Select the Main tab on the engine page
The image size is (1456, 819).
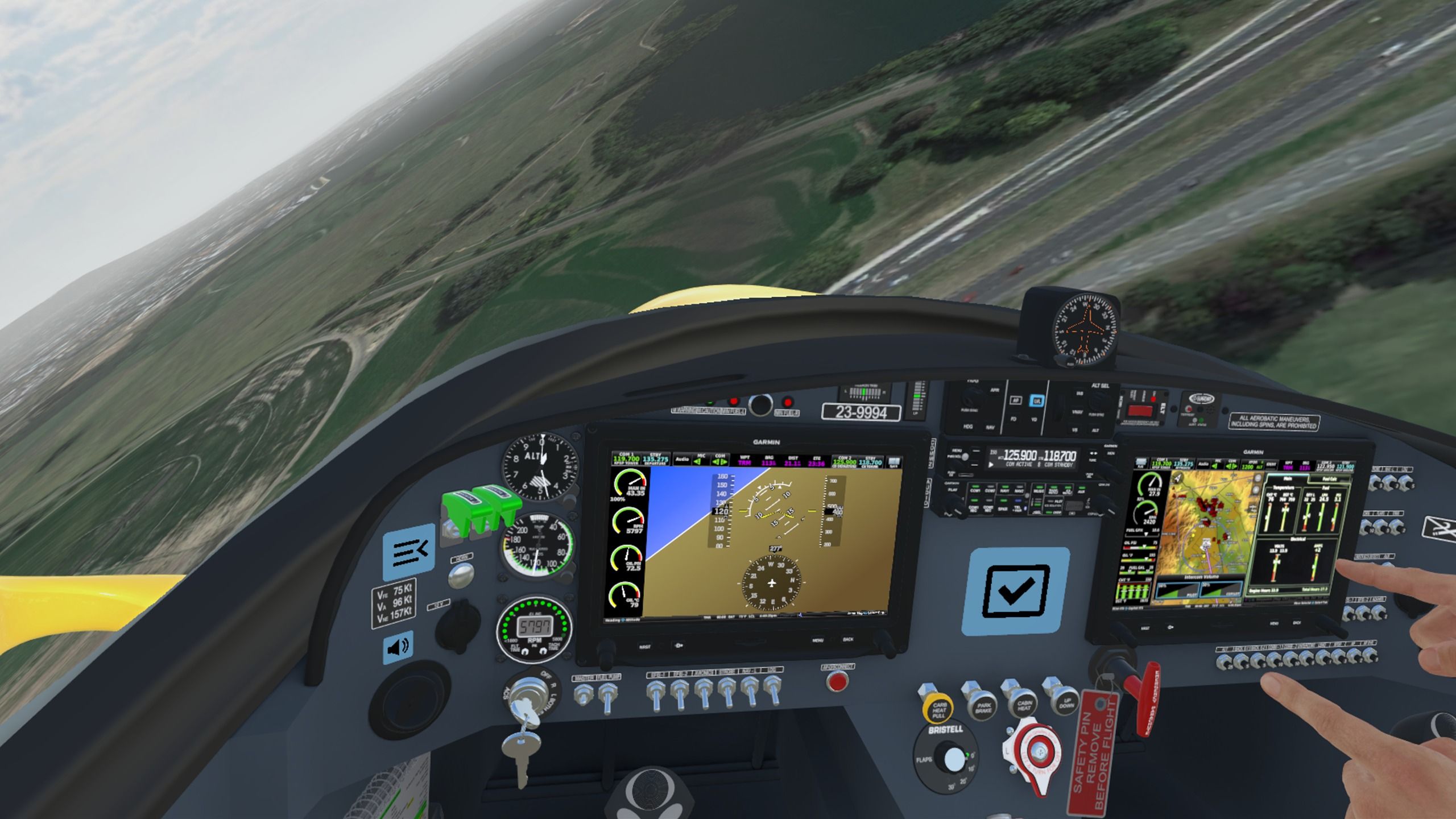(x=1287, y=478)
